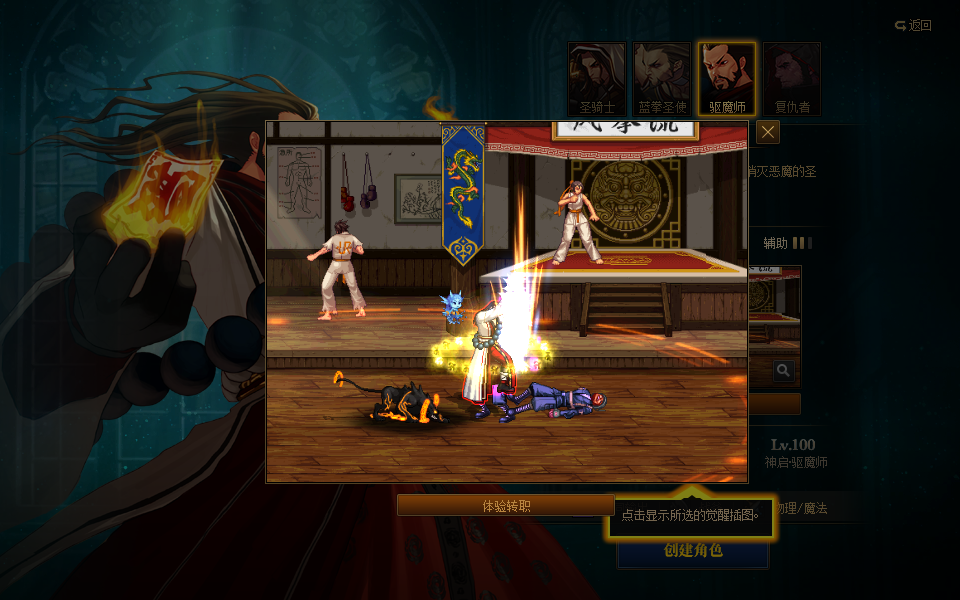The image size is (960, 600).
Task: Click the 返回 (back) button
Action: click(913, 26)
